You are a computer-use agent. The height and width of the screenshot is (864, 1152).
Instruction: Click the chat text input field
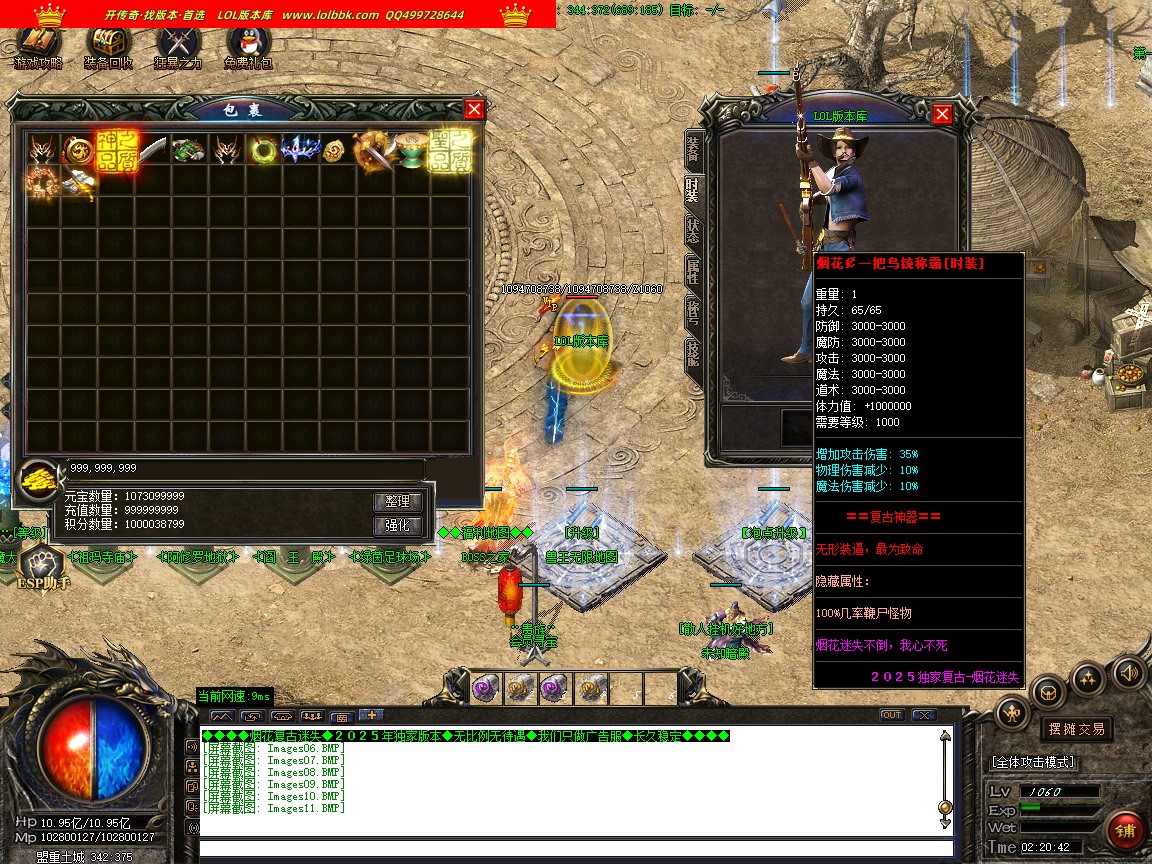[x=570, y=850]
